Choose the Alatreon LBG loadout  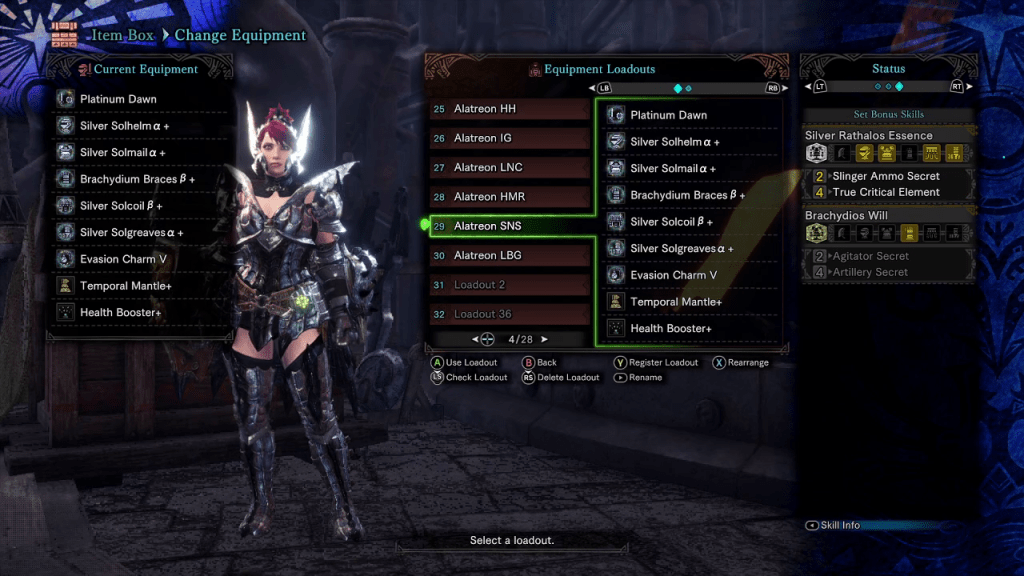click(x=508, y=255)
